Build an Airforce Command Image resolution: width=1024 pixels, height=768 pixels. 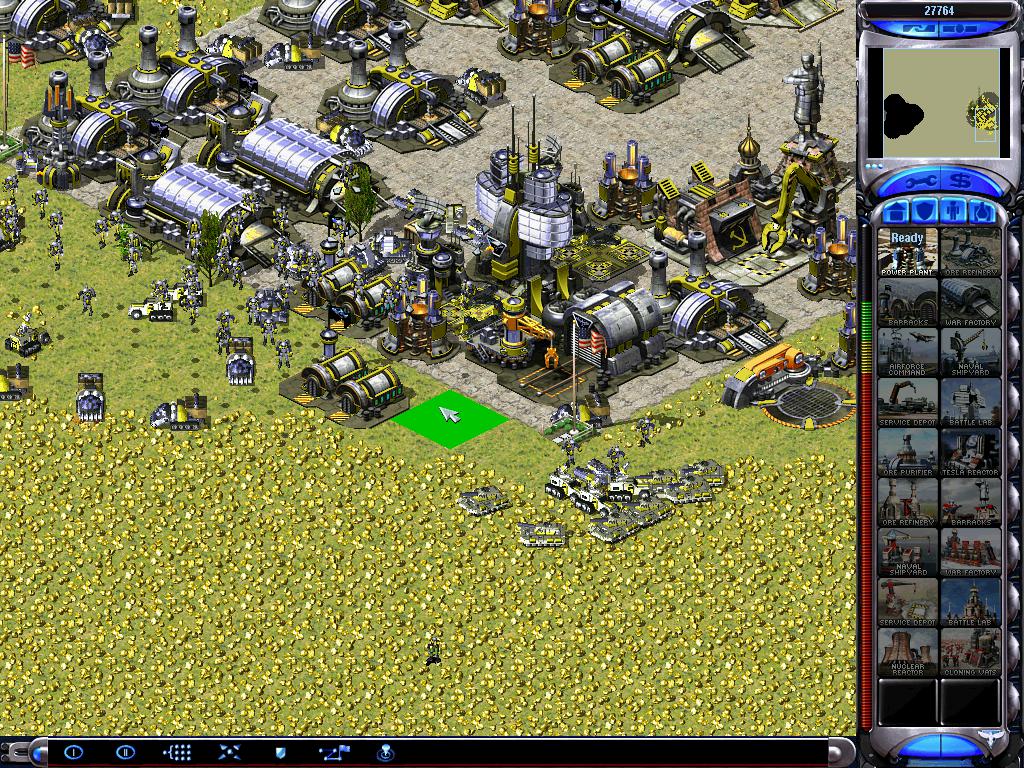(908, 352)
